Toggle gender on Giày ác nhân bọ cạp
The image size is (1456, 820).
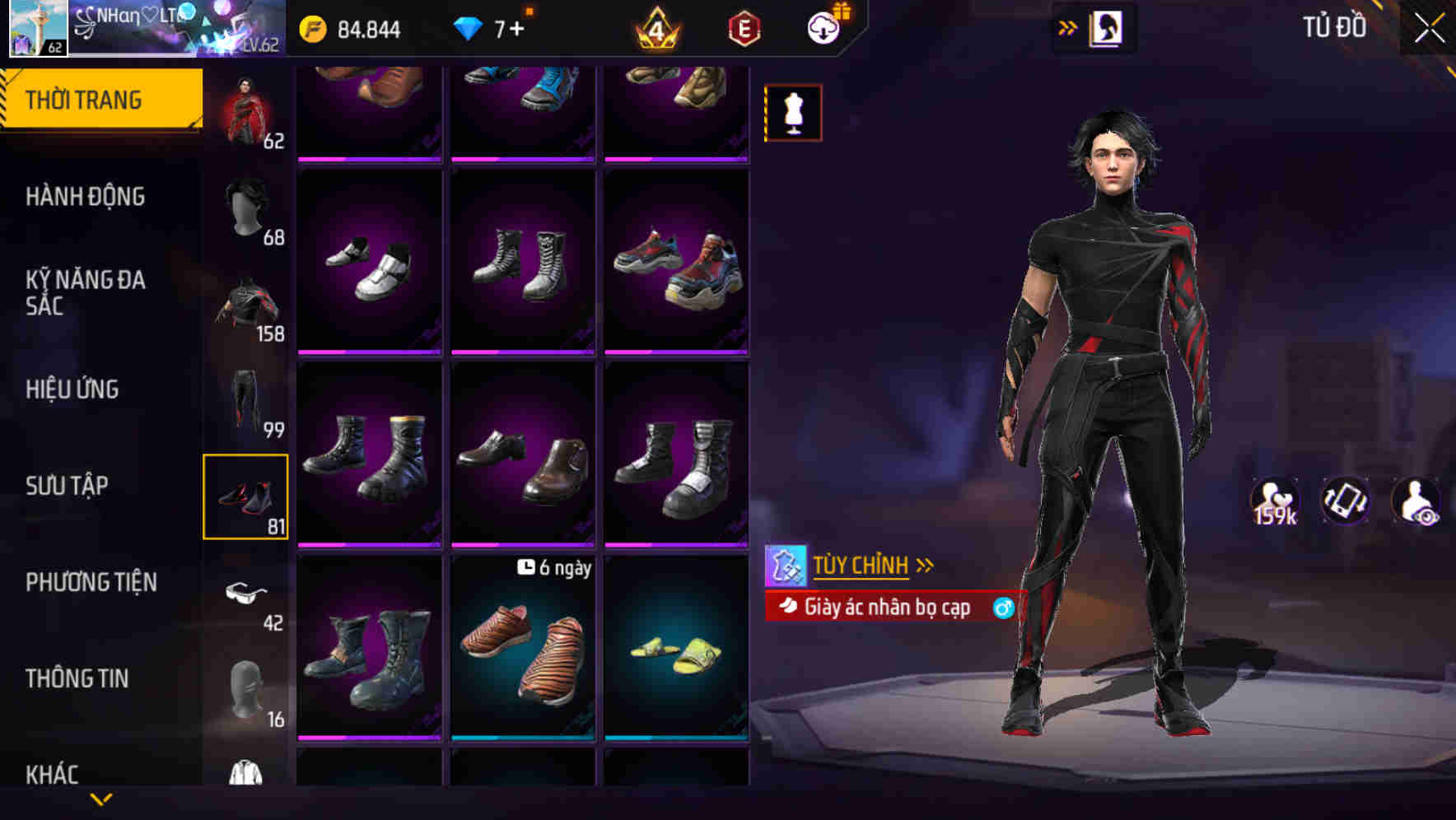click(1001, 607)
